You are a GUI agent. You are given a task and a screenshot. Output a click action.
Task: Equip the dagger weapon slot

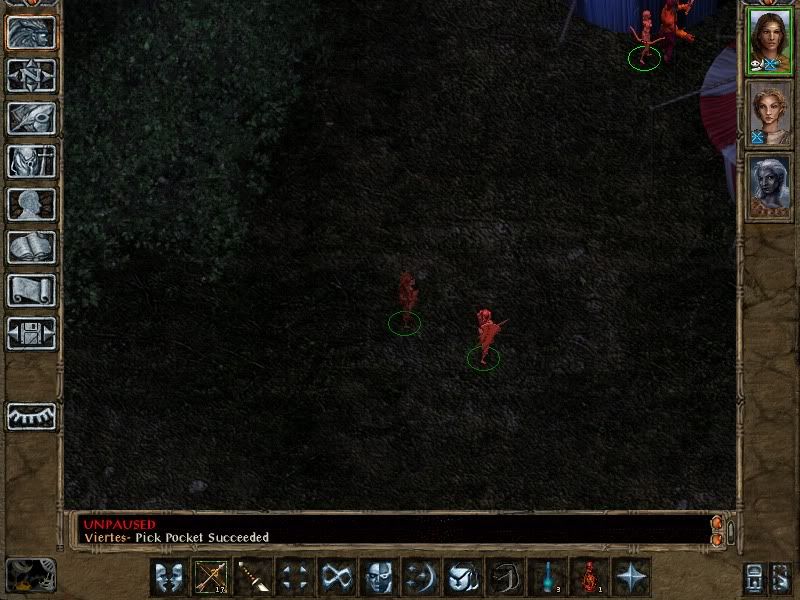(x=253, y=577)
